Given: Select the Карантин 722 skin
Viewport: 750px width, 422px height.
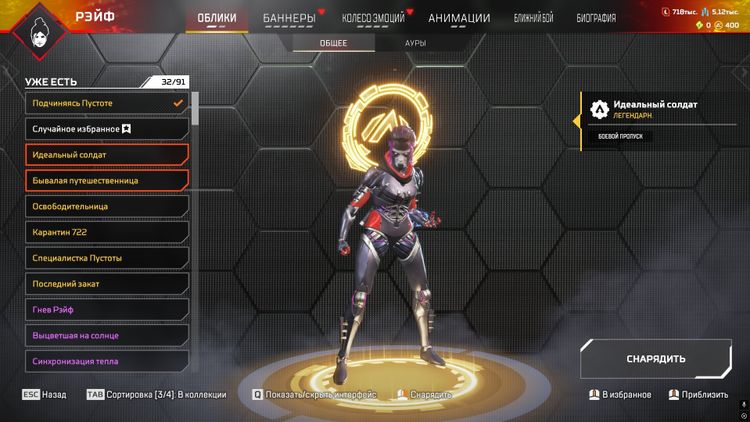Looking at the screenshot, I should tap(107, 232).
